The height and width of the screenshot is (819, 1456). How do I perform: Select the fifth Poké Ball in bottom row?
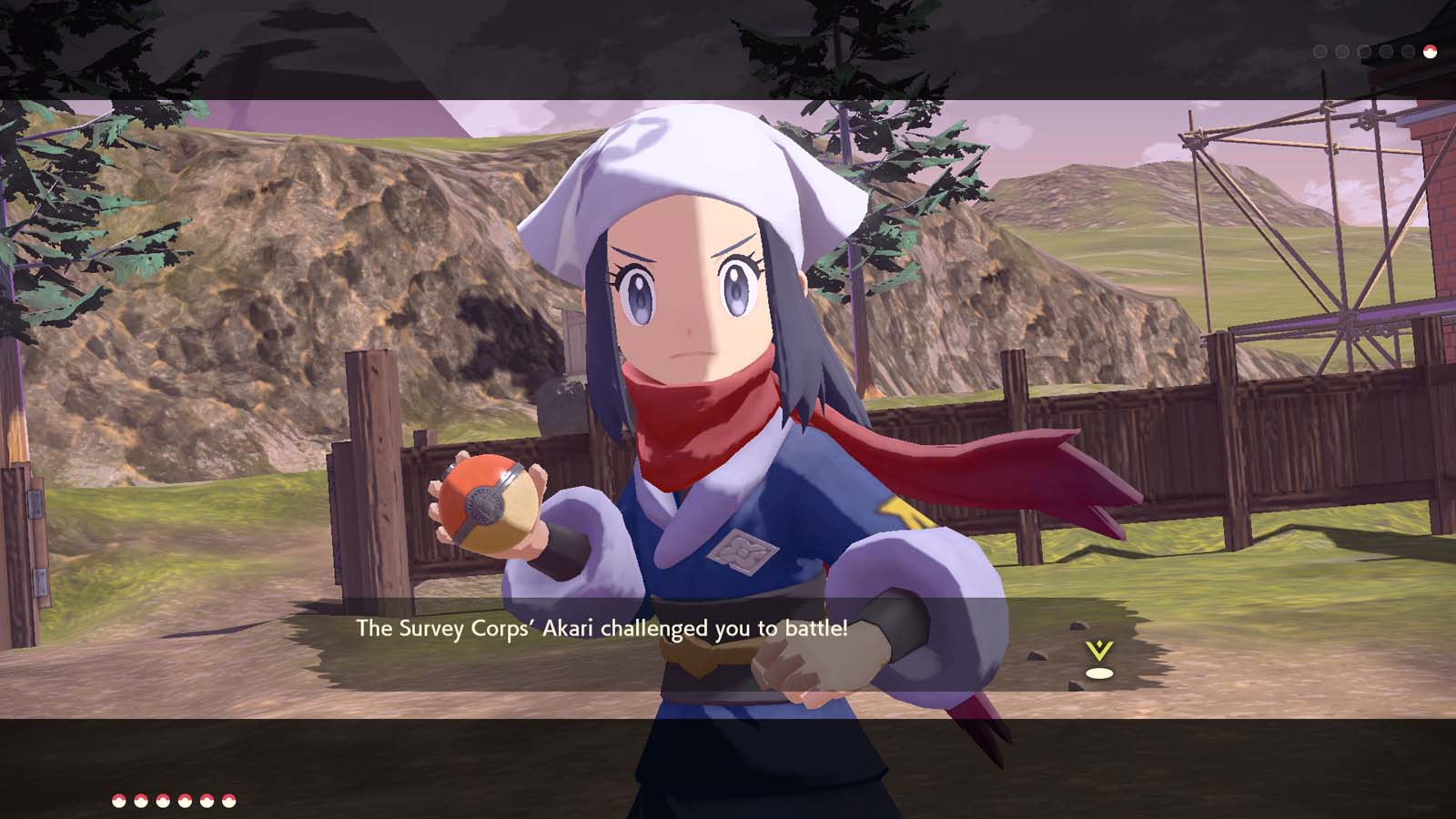[x=206, y=800]
